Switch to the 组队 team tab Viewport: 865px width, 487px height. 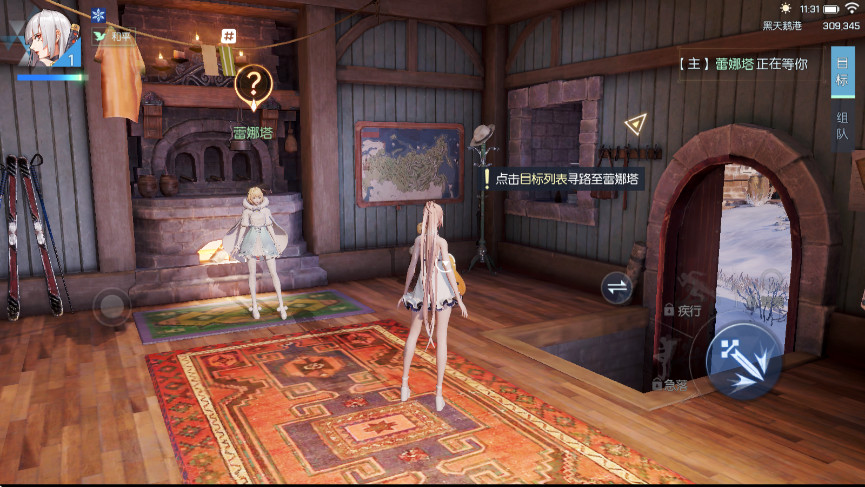tap(843, 125)
